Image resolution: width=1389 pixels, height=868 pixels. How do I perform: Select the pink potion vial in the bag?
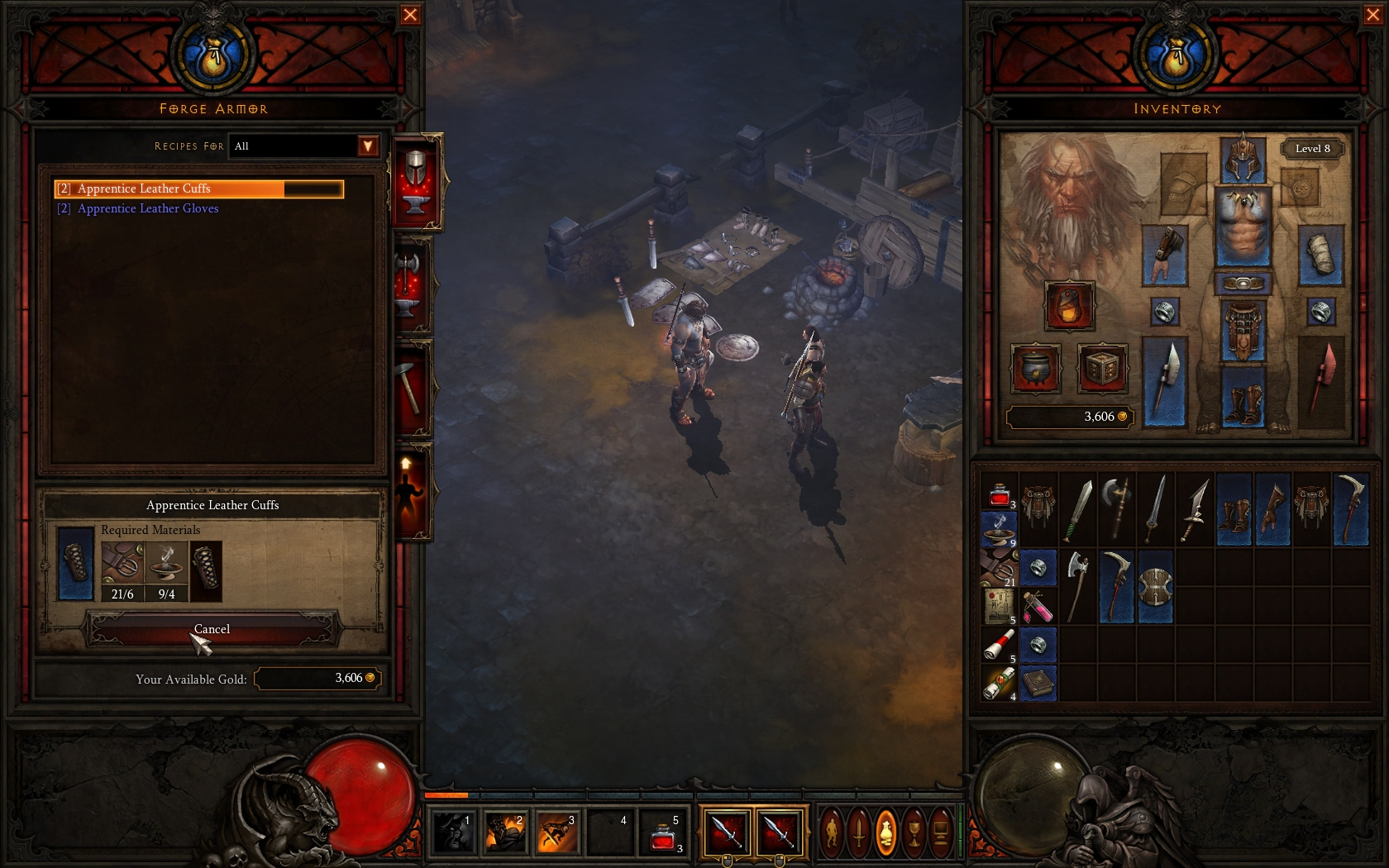coord(1038,607)
